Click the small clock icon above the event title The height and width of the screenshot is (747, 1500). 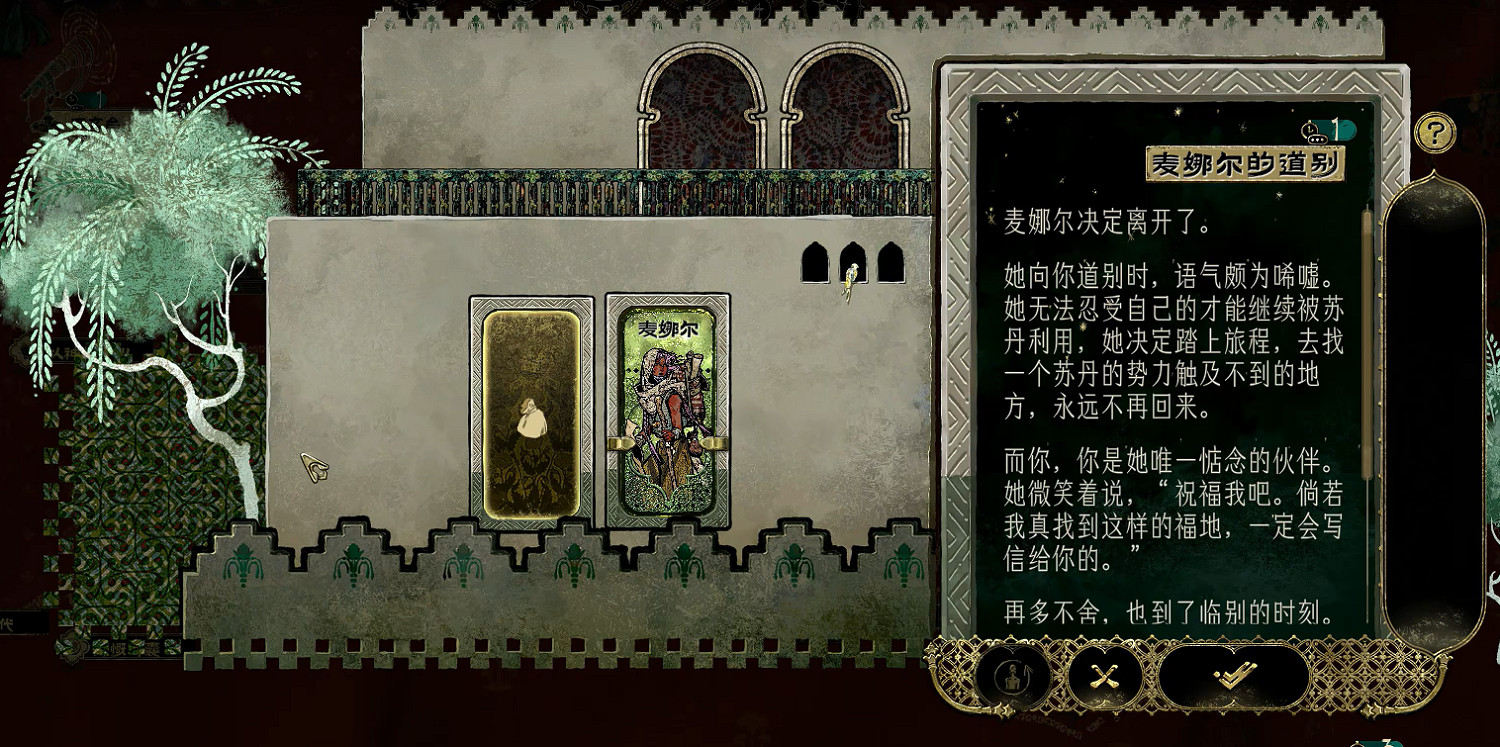(1311, 129)
